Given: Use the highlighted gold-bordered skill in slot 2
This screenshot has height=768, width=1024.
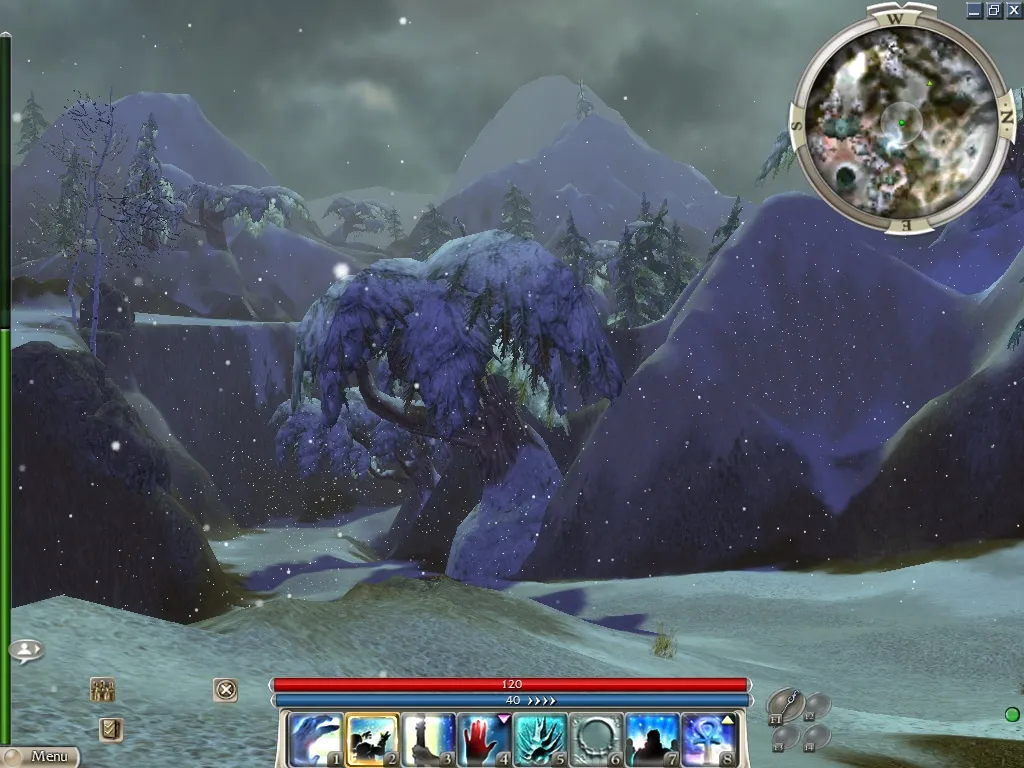Looking at the screenshot, I should pos(371,739).
